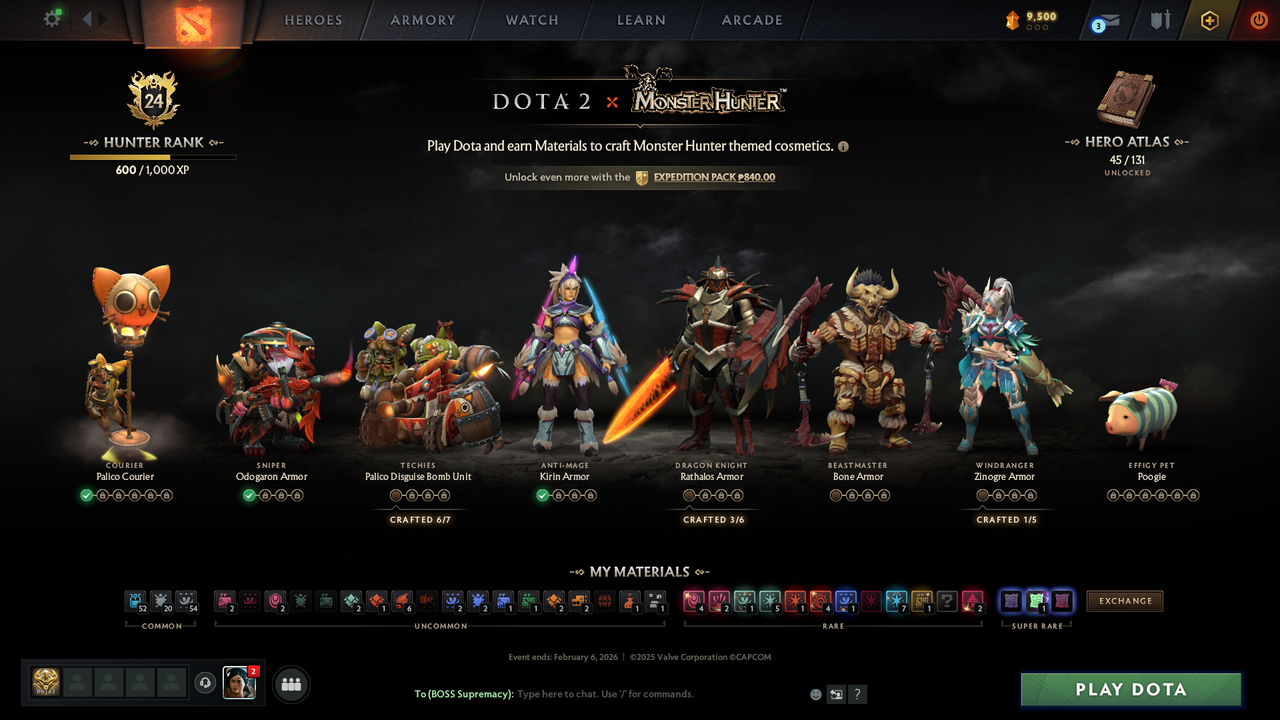Switch to the ARCADE tab

(751, 19)
